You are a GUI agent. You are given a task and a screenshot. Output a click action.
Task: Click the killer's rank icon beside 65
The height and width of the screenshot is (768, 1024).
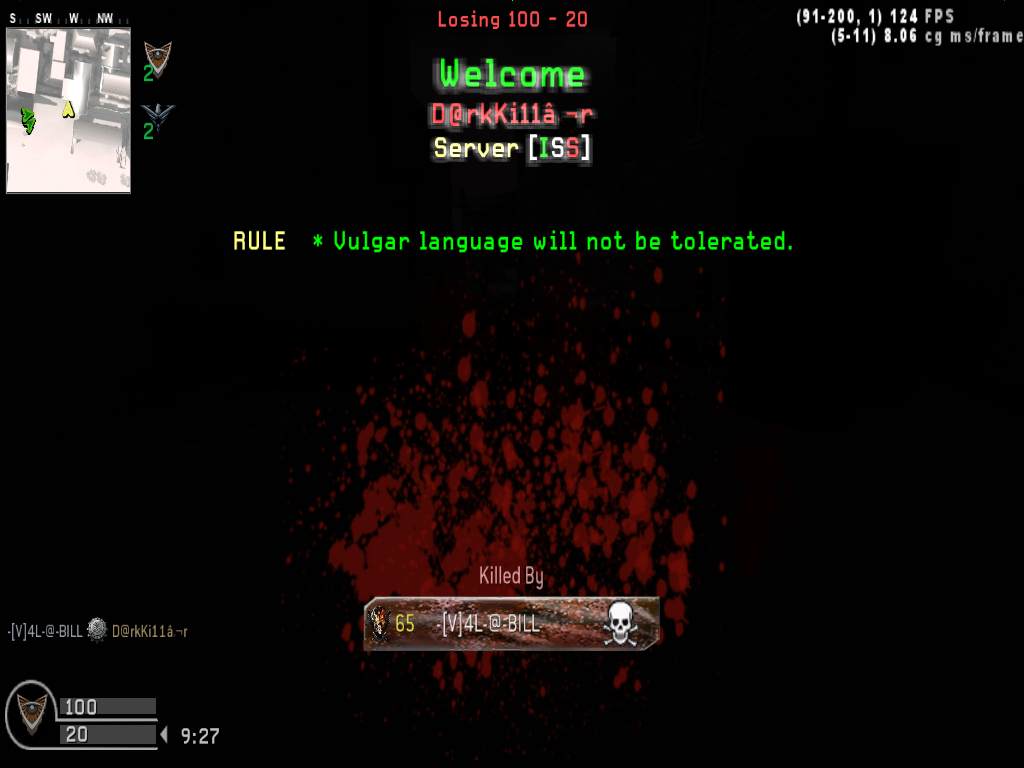click(x=379, y=624)
